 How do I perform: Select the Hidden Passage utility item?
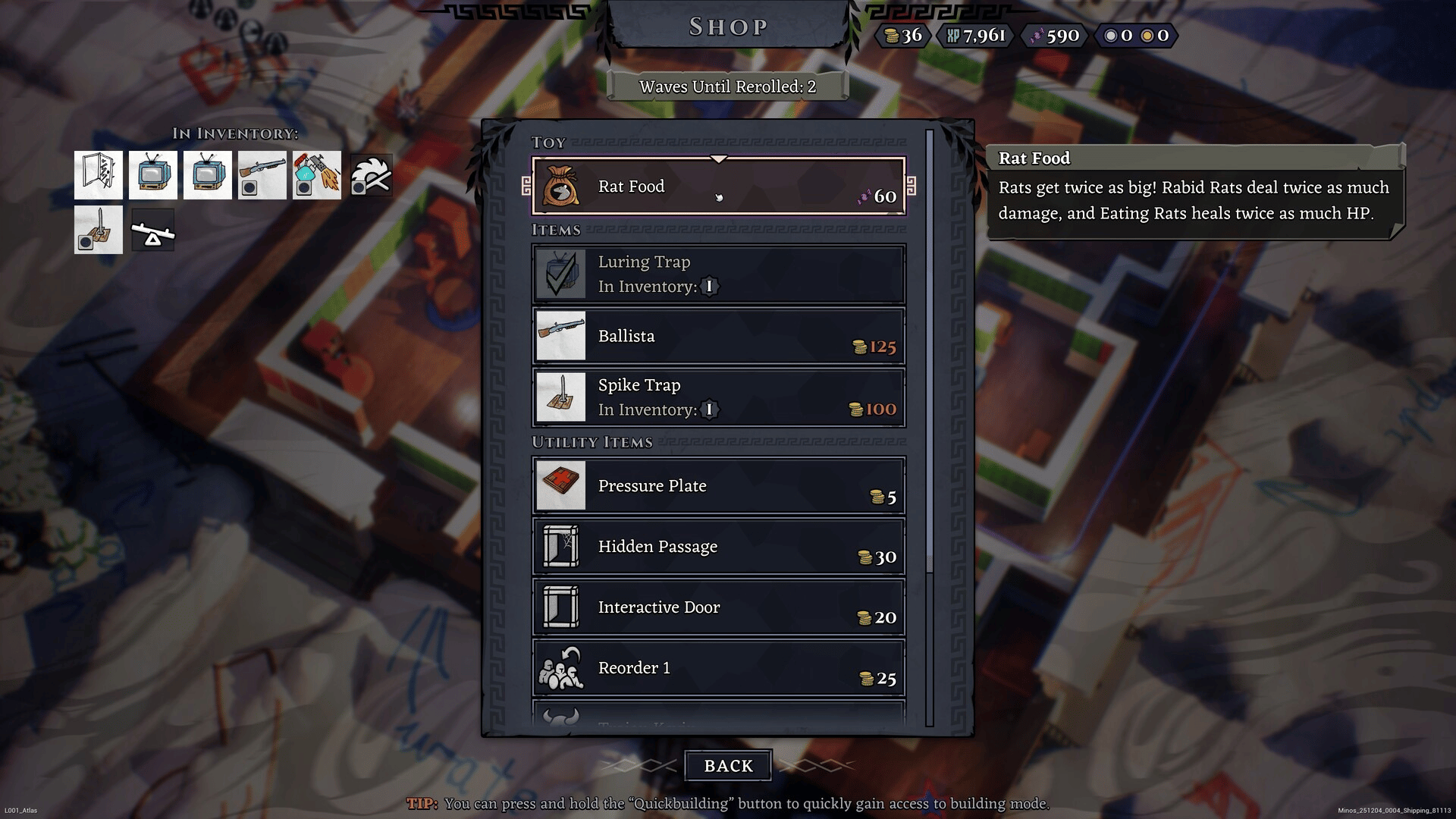coord(718,547)
